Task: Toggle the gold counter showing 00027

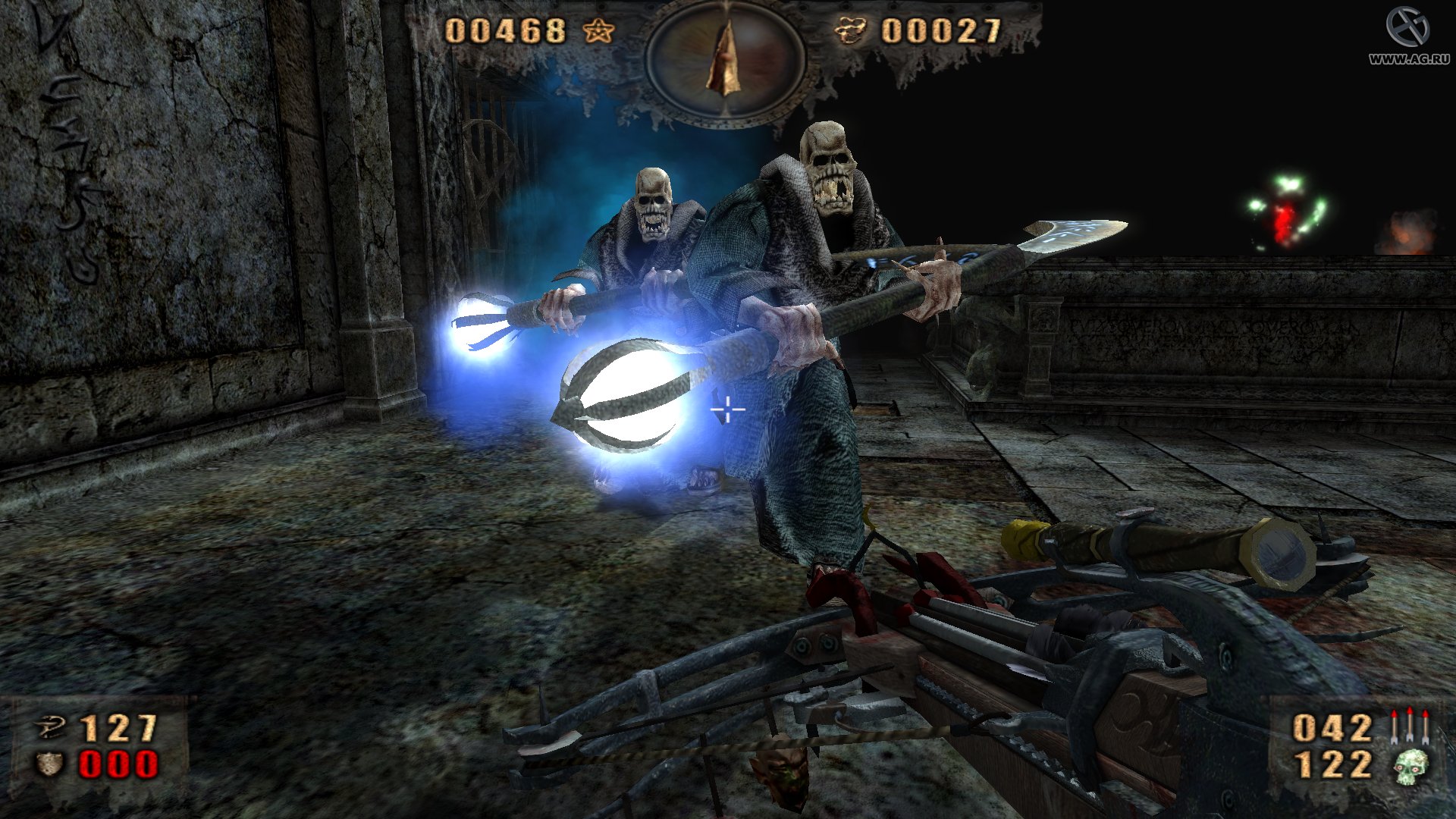Action: (x=940, y=32)
